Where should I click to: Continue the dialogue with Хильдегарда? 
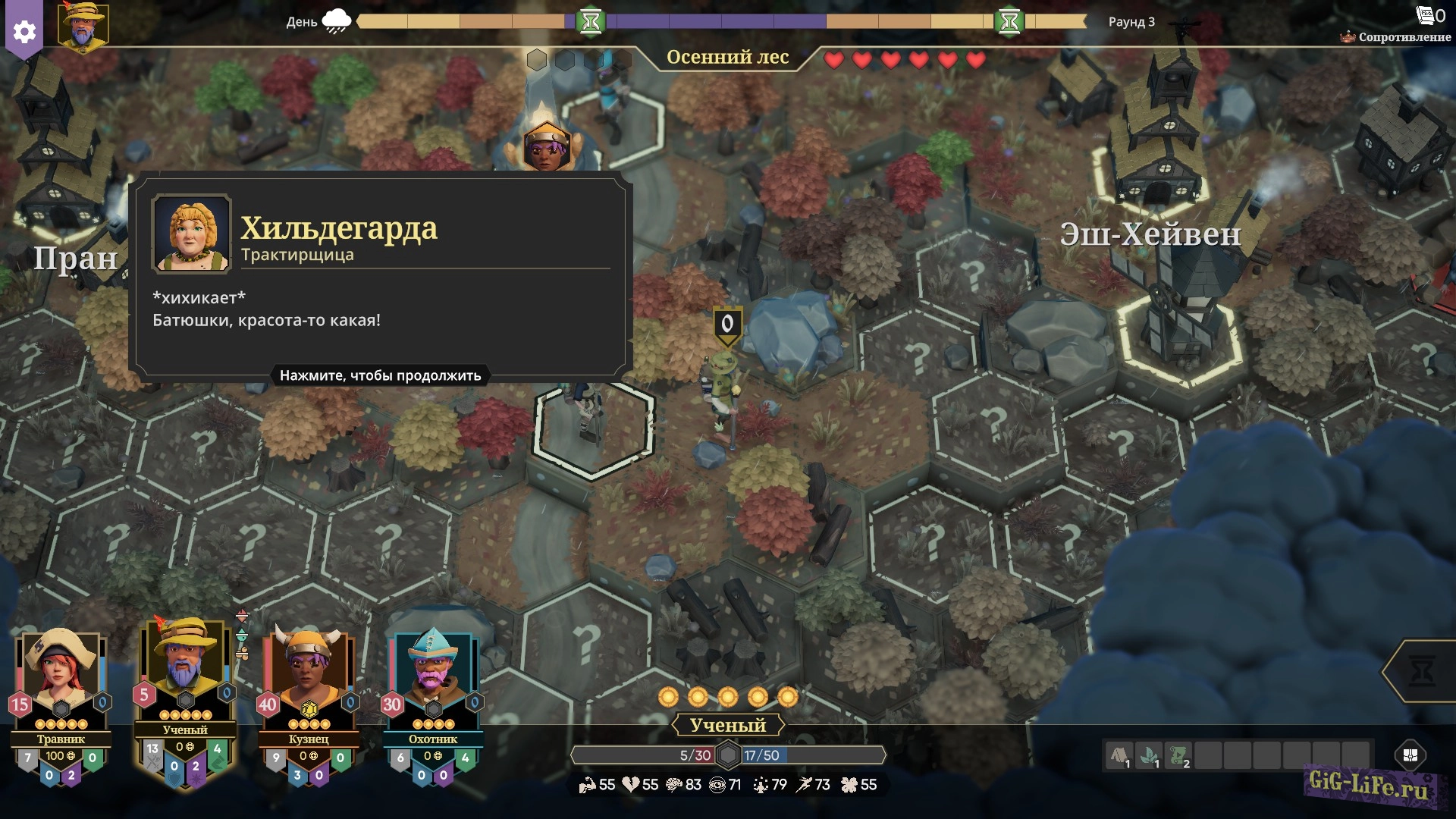coord(380,375)
